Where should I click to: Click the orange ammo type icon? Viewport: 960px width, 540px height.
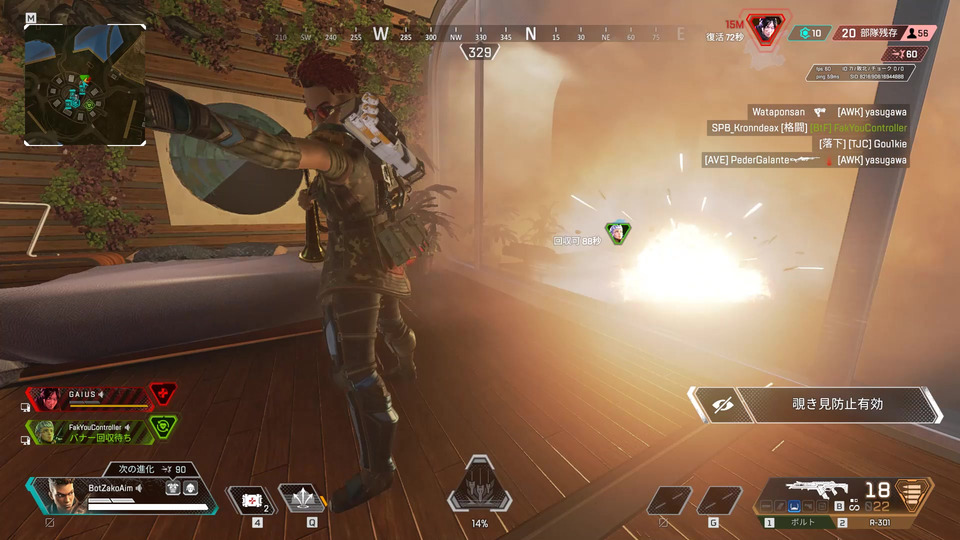[909, 494]
